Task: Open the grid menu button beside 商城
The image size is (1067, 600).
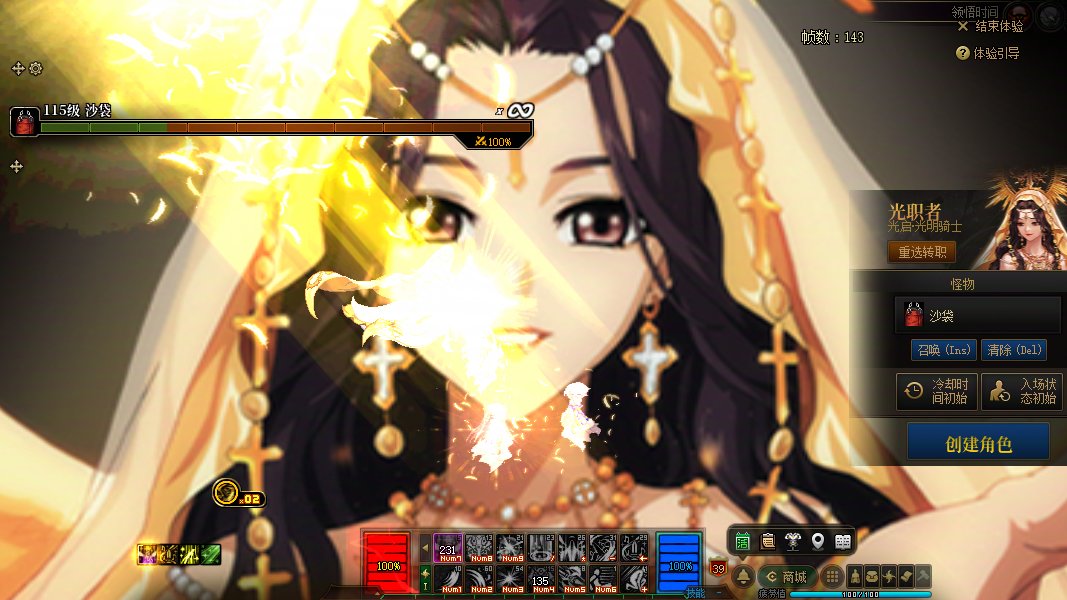Action: (x=831, y=577)
